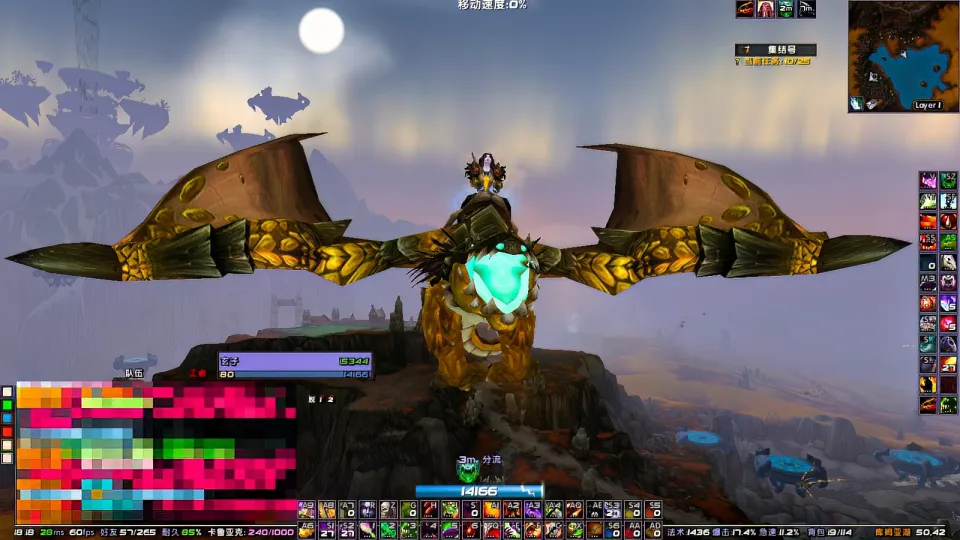This screenshot has width=960, height=540.
Task: Select the green skull buff icon above the mana bar
Action: (467, 468)
